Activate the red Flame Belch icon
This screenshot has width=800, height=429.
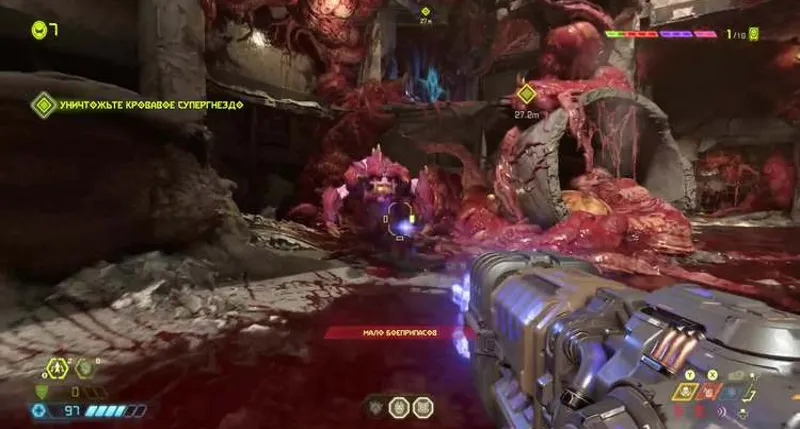point(712,393)
